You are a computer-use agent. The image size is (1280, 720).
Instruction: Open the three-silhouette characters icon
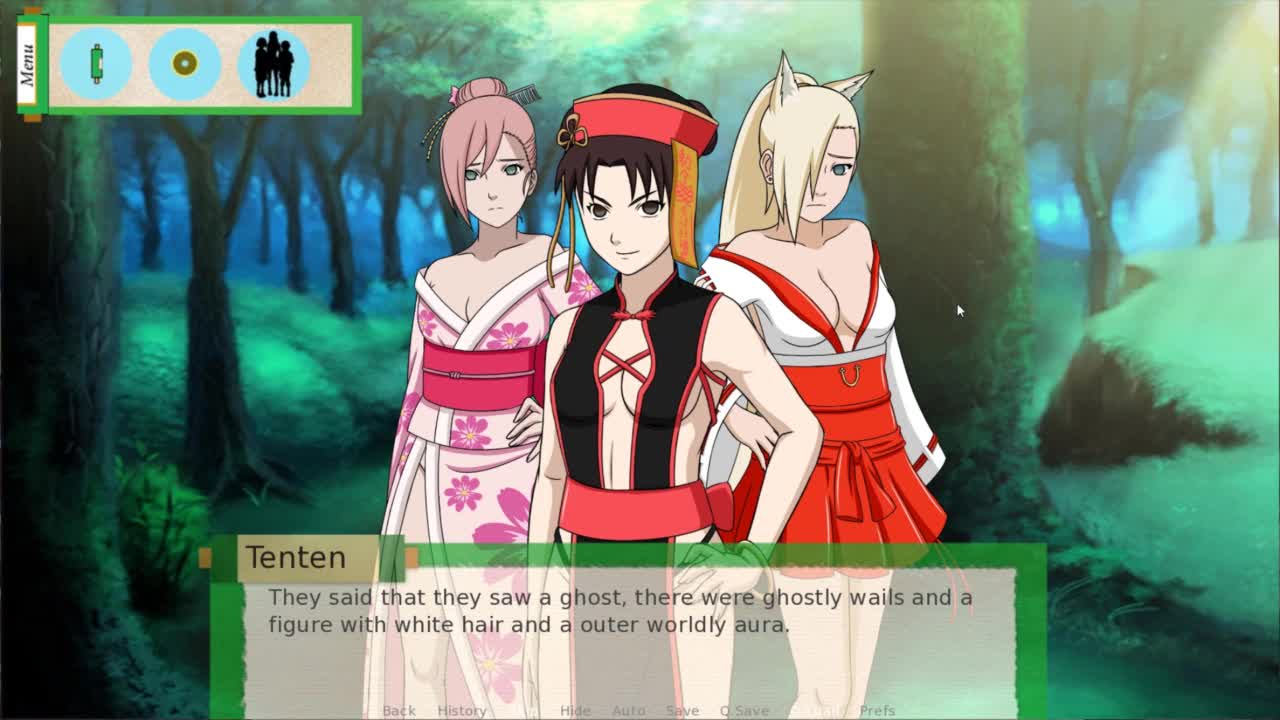(273, 64)
